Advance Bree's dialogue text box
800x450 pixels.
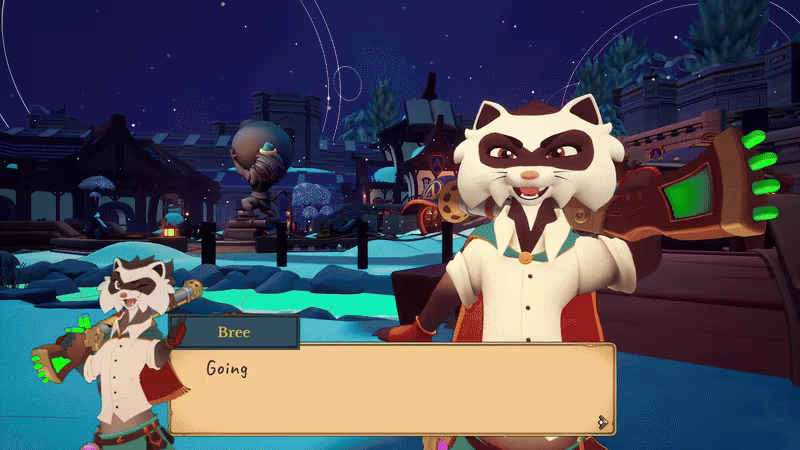click(x=390, y=390)
